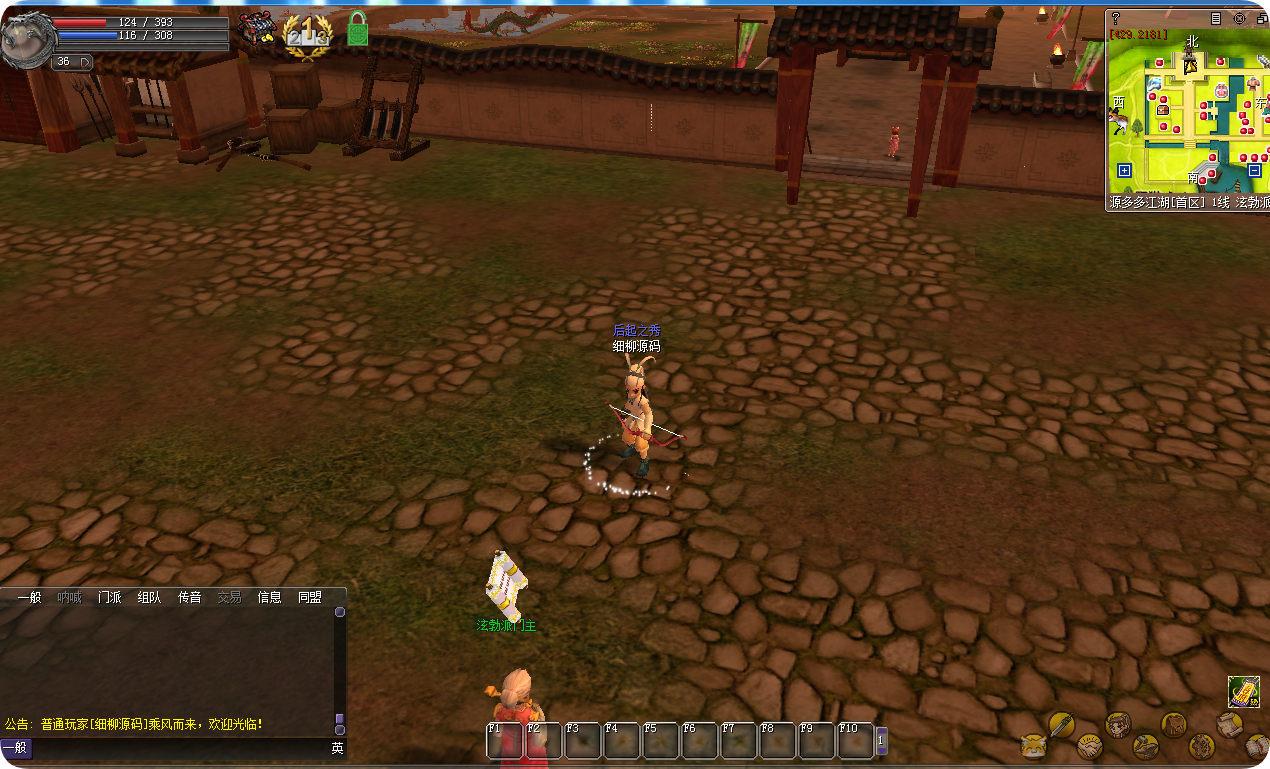The image size is (1270, 769).
Task: Click the minimap question mark help button
Action: tap(1116, 18)
